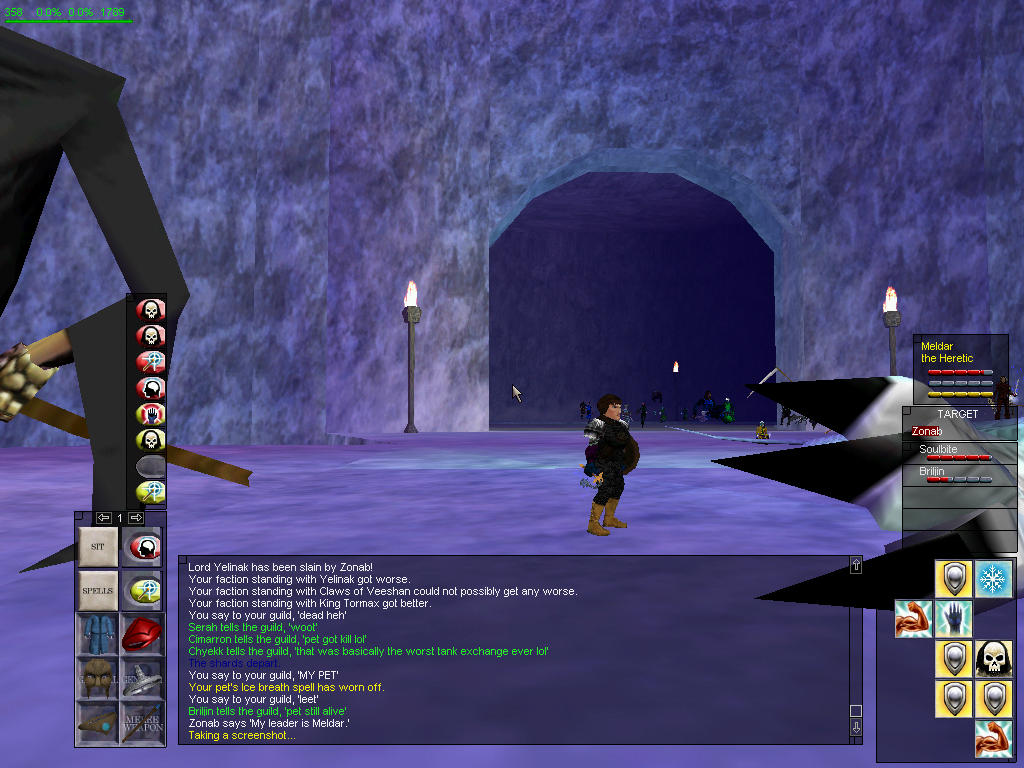Go to the previous hotbar page
The image size is (1024, 768).
tap(102, 518)
